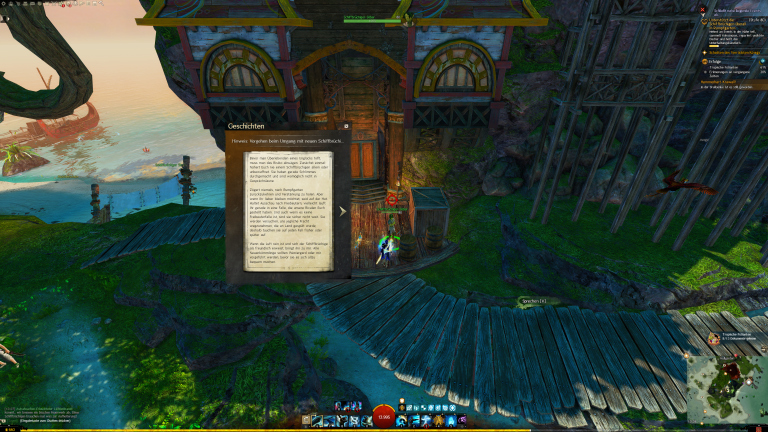Viewport: 768px width, 432px height.
Task: Close the Geschichten window
Action: (346, 127)
